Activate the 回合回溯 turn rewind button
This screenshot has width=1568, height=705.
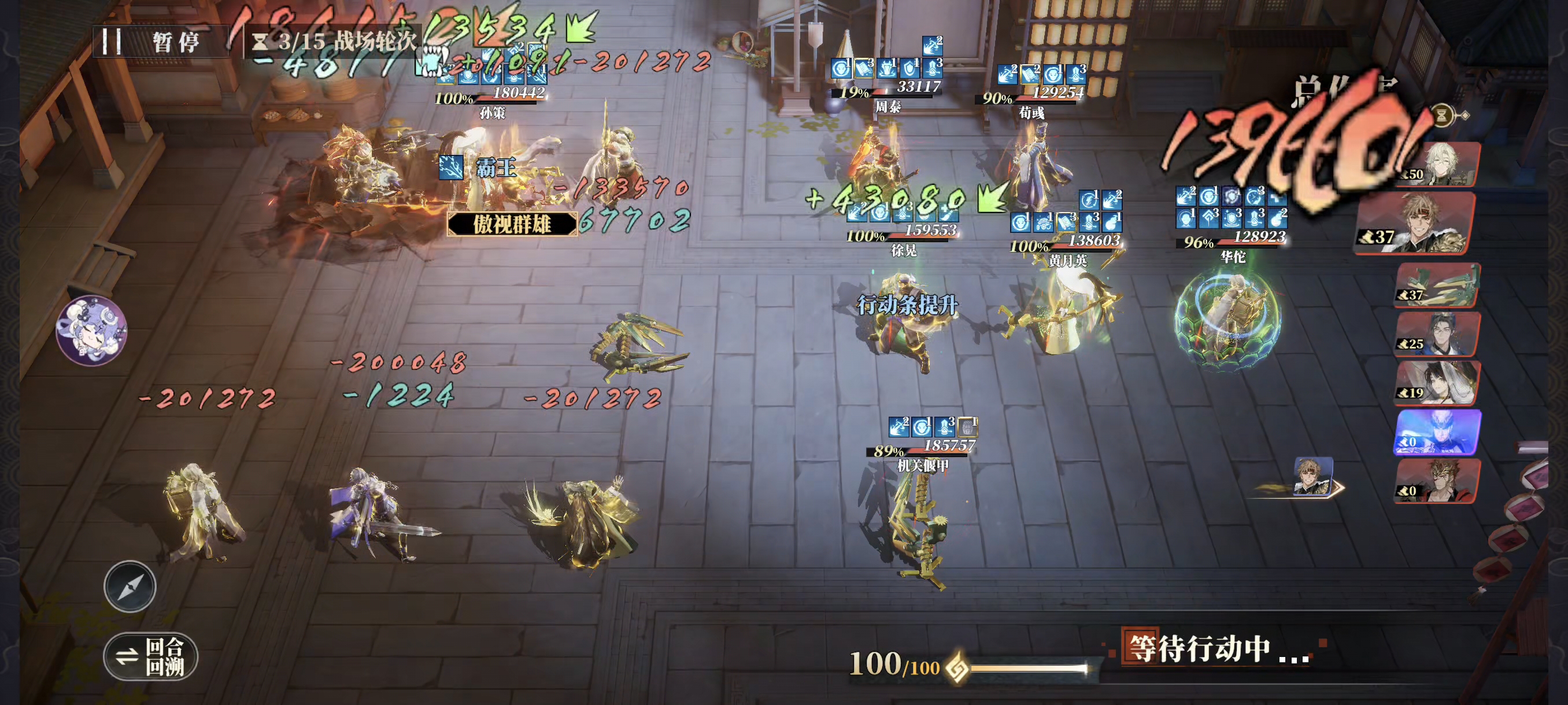(150, 656)
